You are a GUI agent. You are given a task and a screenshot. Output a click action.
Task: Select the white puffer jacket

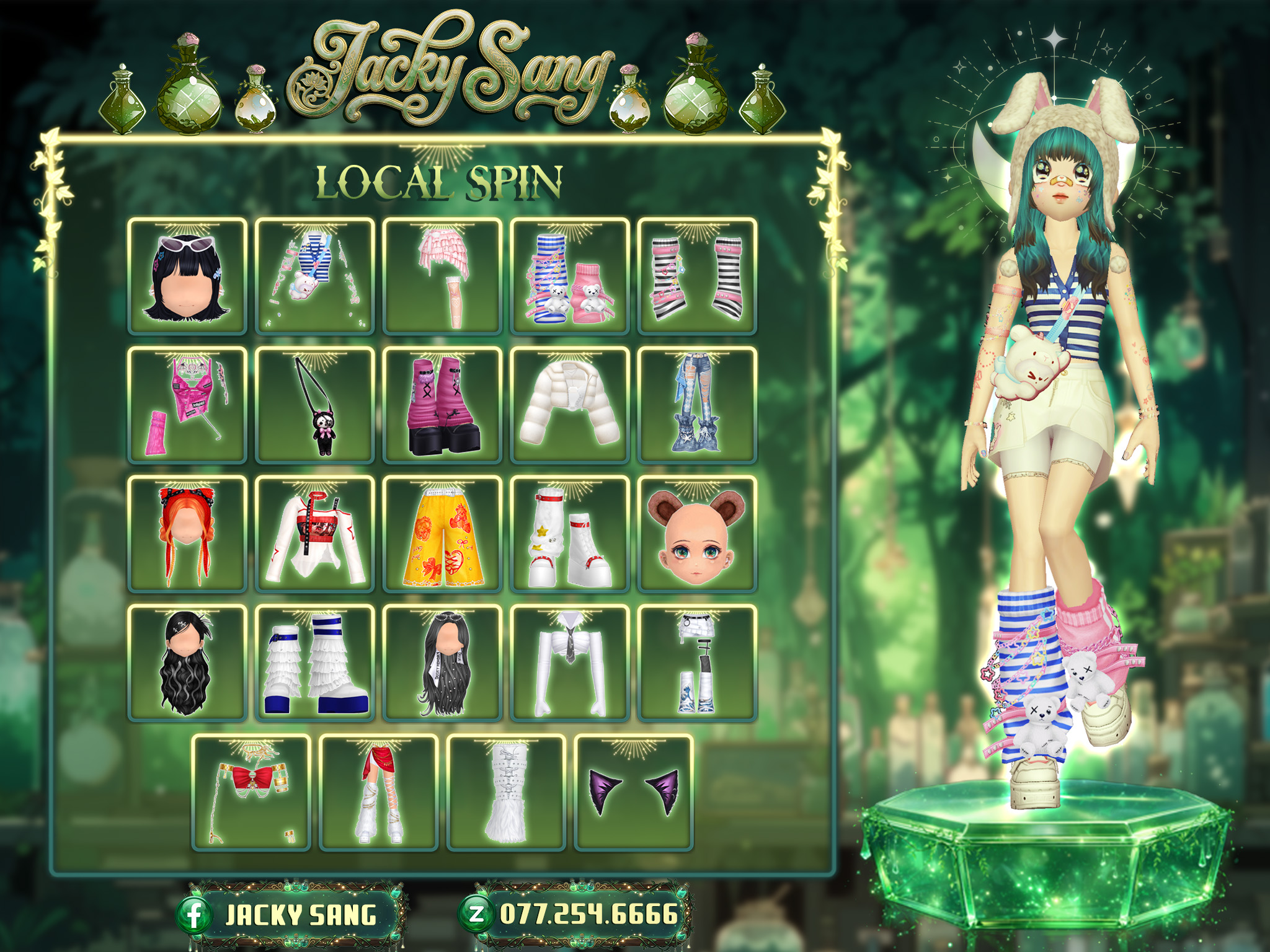570,405
